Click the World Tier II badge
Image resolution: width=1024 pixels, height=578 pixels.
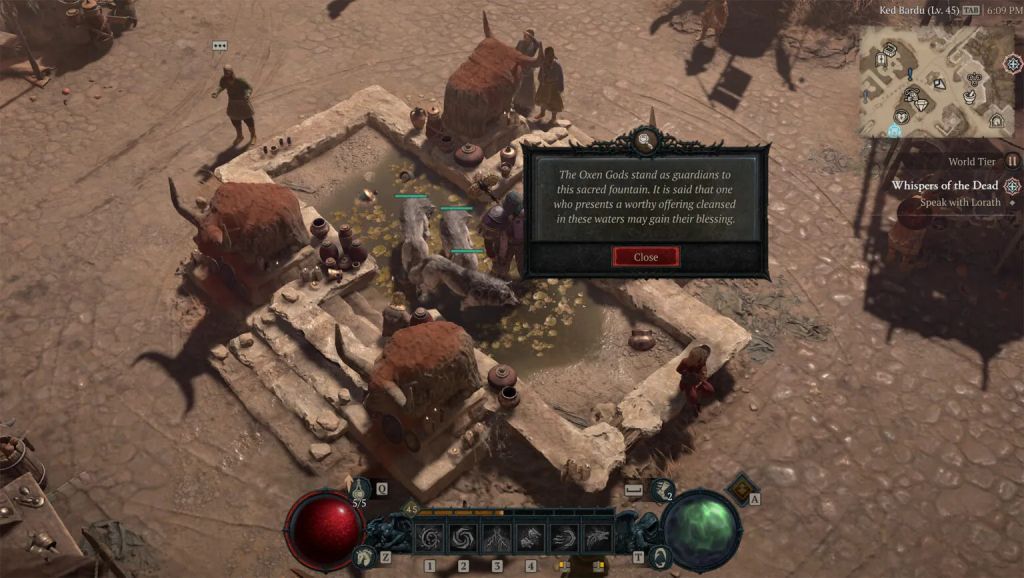pyautogui.click(x=1012, y=161)
